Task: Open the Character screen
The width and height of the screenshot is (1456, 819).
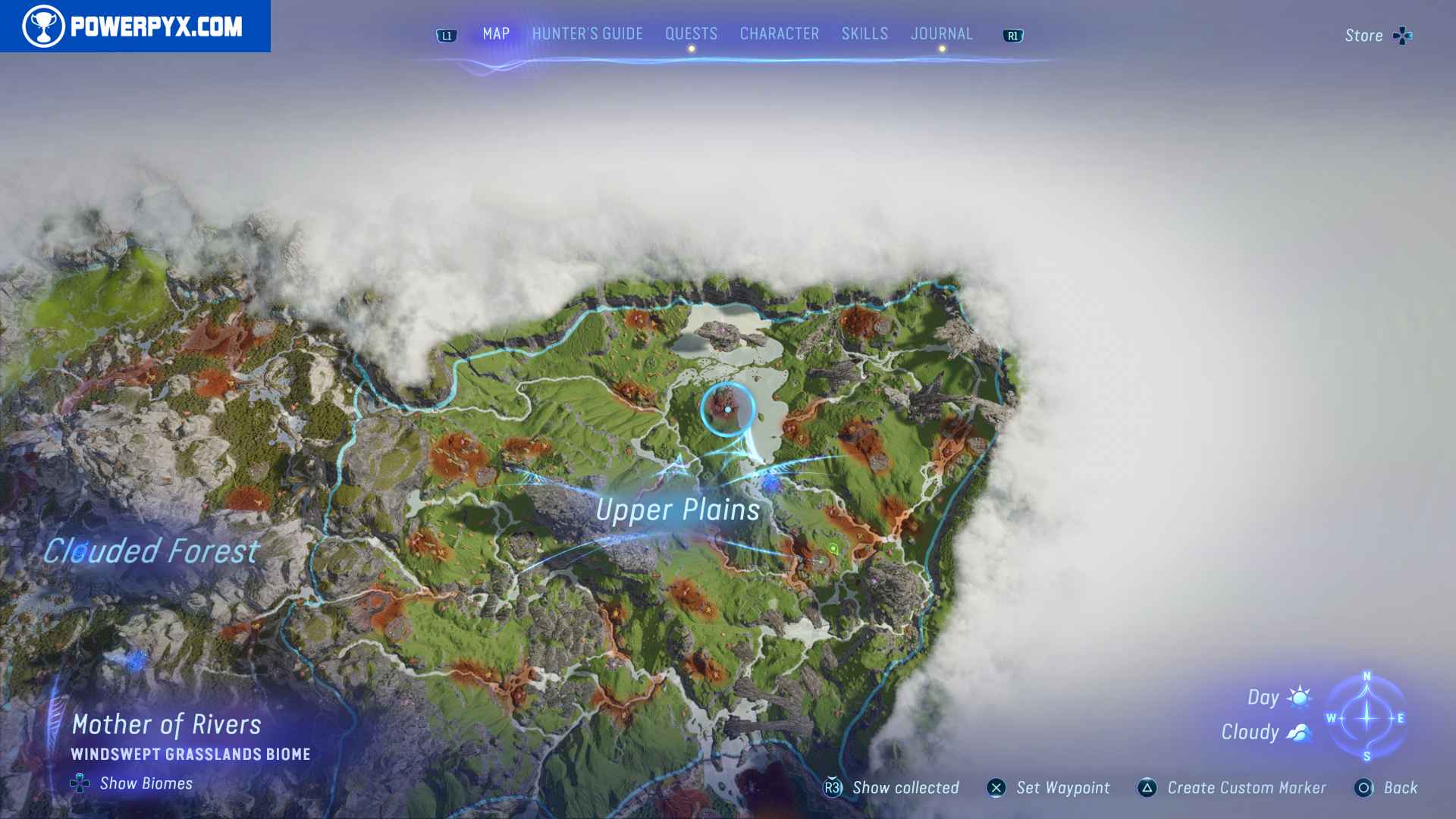Action: point(778,33)
